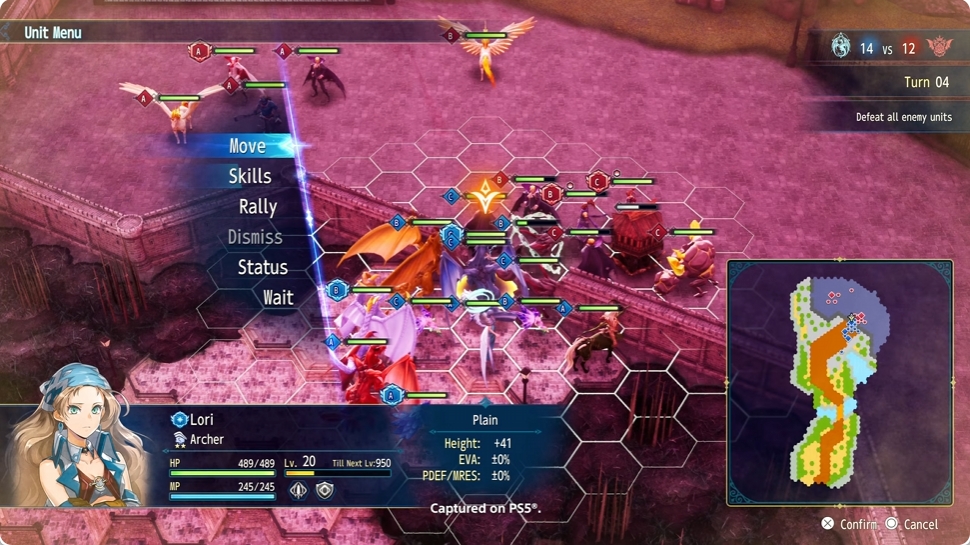The width and height of the screenshot is (970, 545).
Task: Choose the Rally command
Action: click(257, 207)
